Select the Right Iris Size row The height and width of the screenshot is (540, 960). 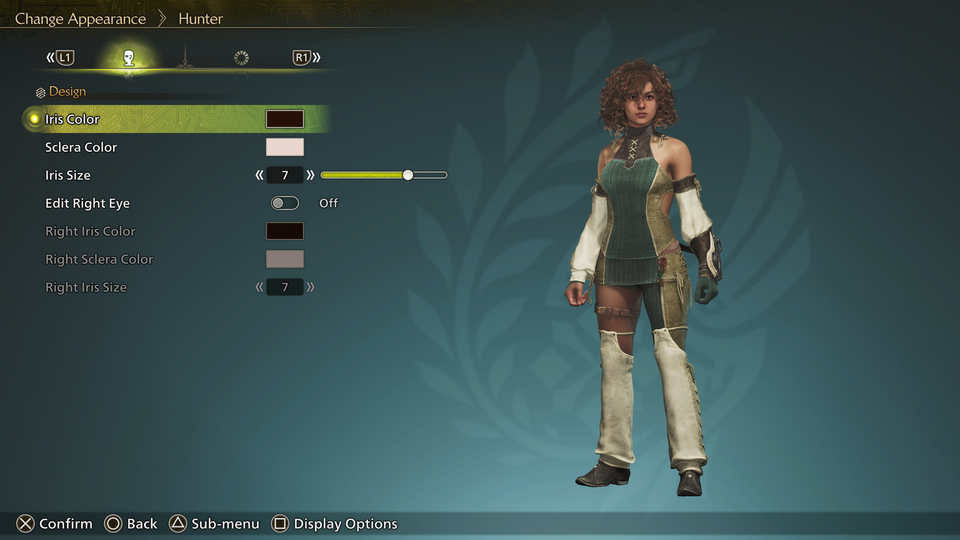click(86, 287)
